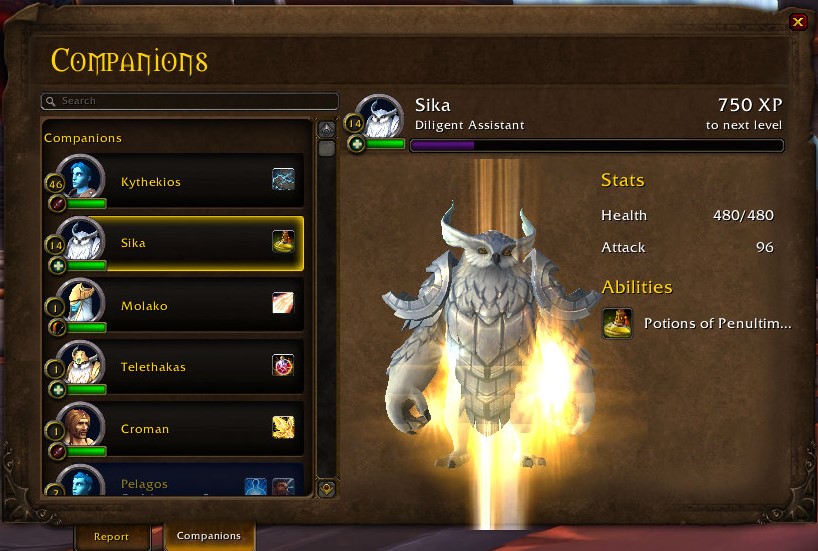The image size is (818, 551).
Task: Select the Pelagos companion row
Action: coord(175,483)
